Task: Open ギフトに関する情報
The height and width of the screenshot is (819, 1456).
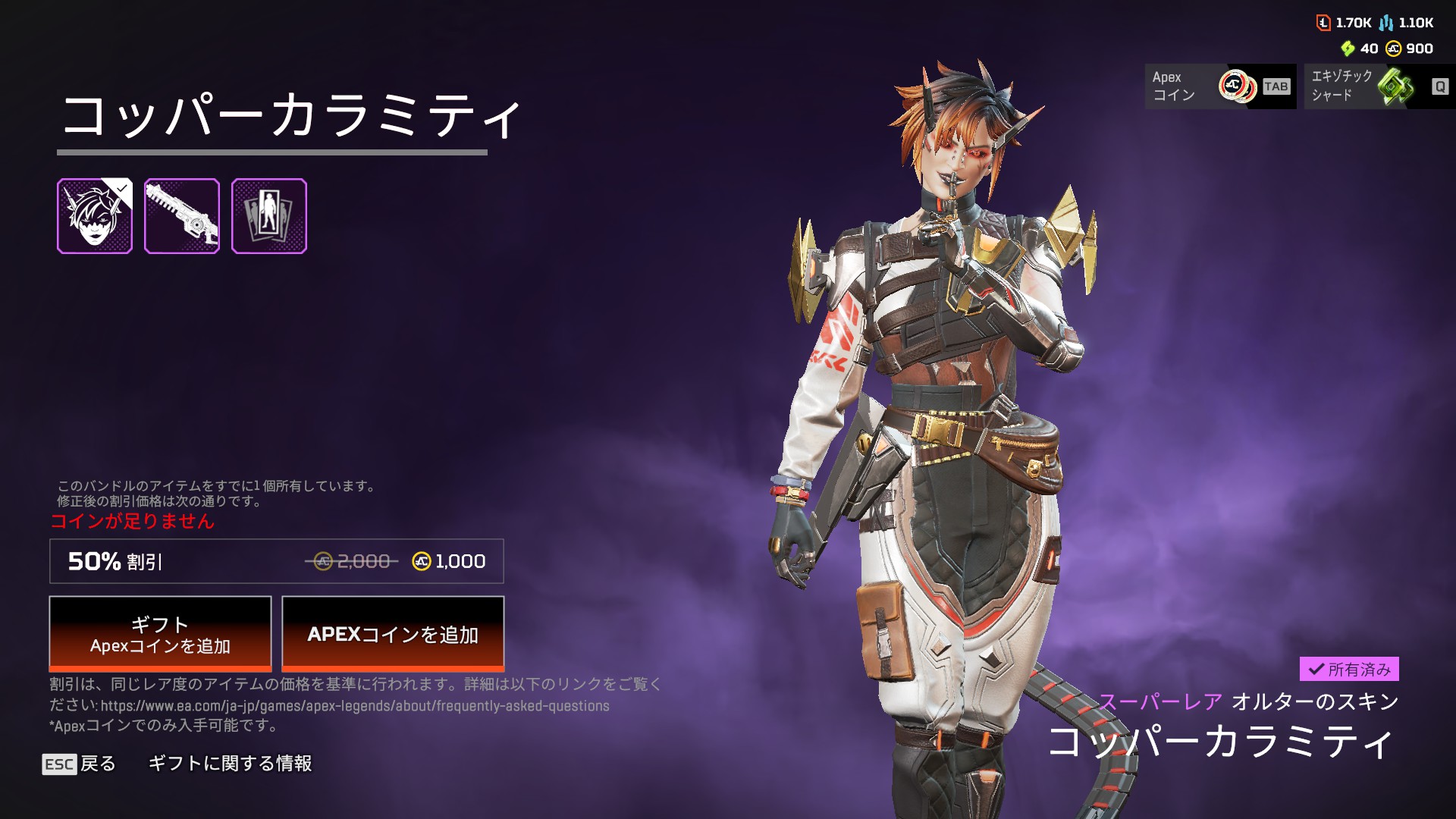Action: [x=230, y=764]
